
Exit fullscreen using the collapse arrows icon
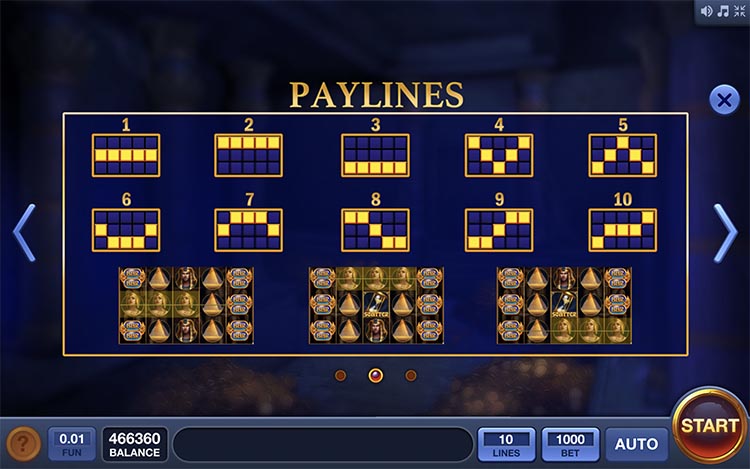(738, 12)
